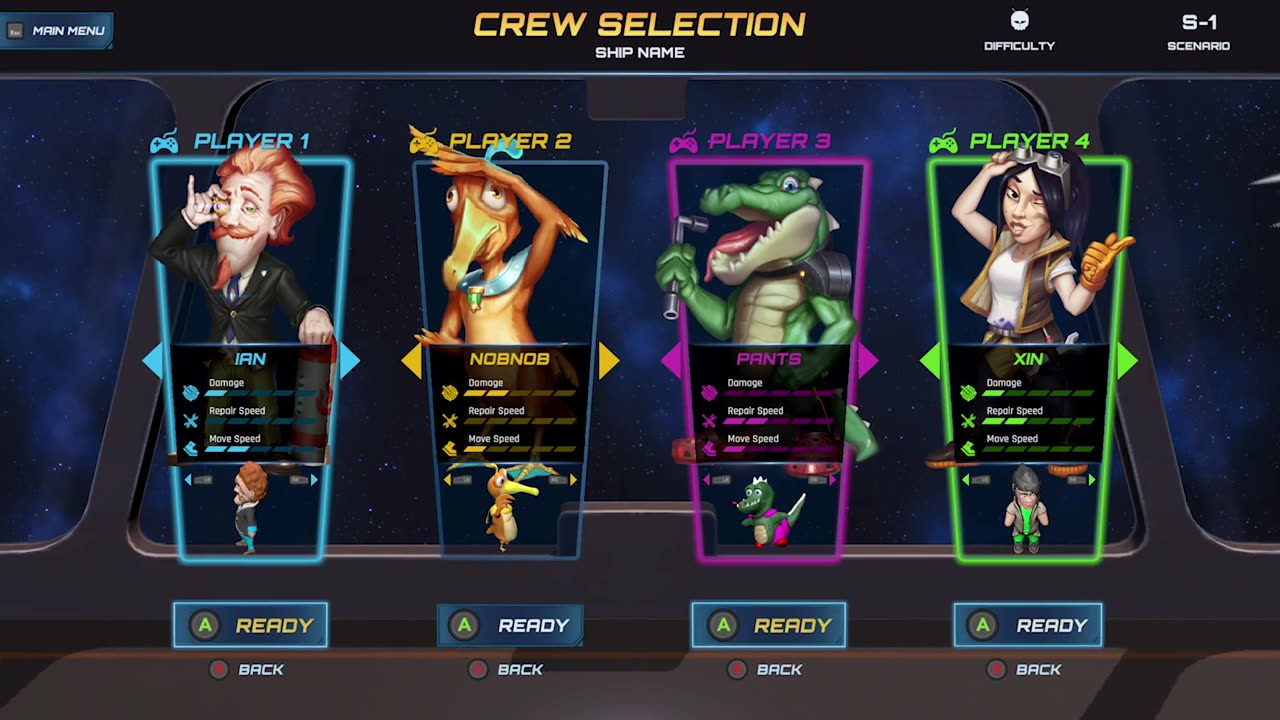Set Player 3 to Ready
Image resolution: width=1280 pixels, height=720 pixels.
(x=769, y=625)
